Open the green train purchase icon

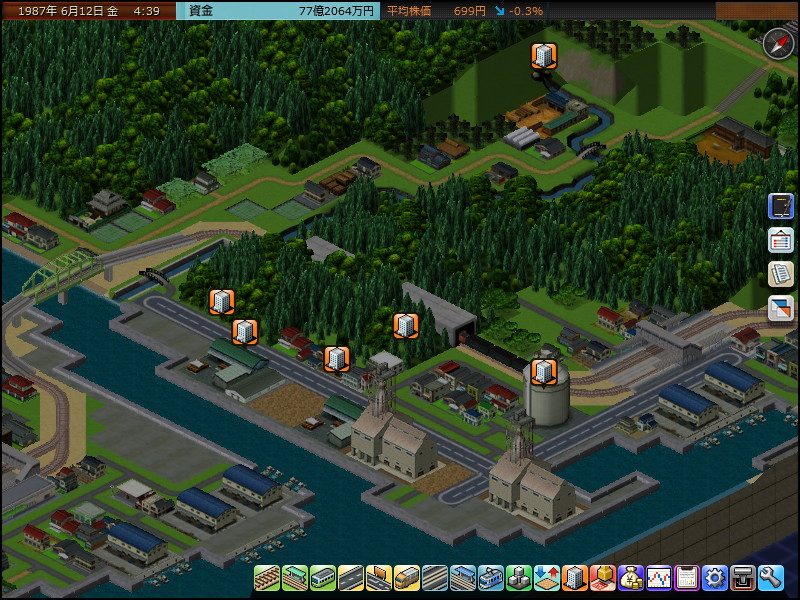pos(323,578)
